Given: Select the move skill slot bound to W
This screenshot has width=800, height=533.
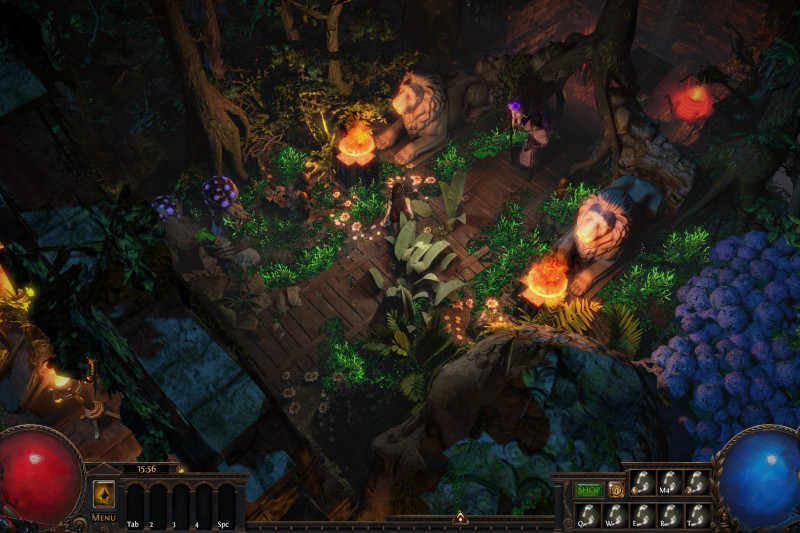Looking at the screenshot, I should 615,514.
